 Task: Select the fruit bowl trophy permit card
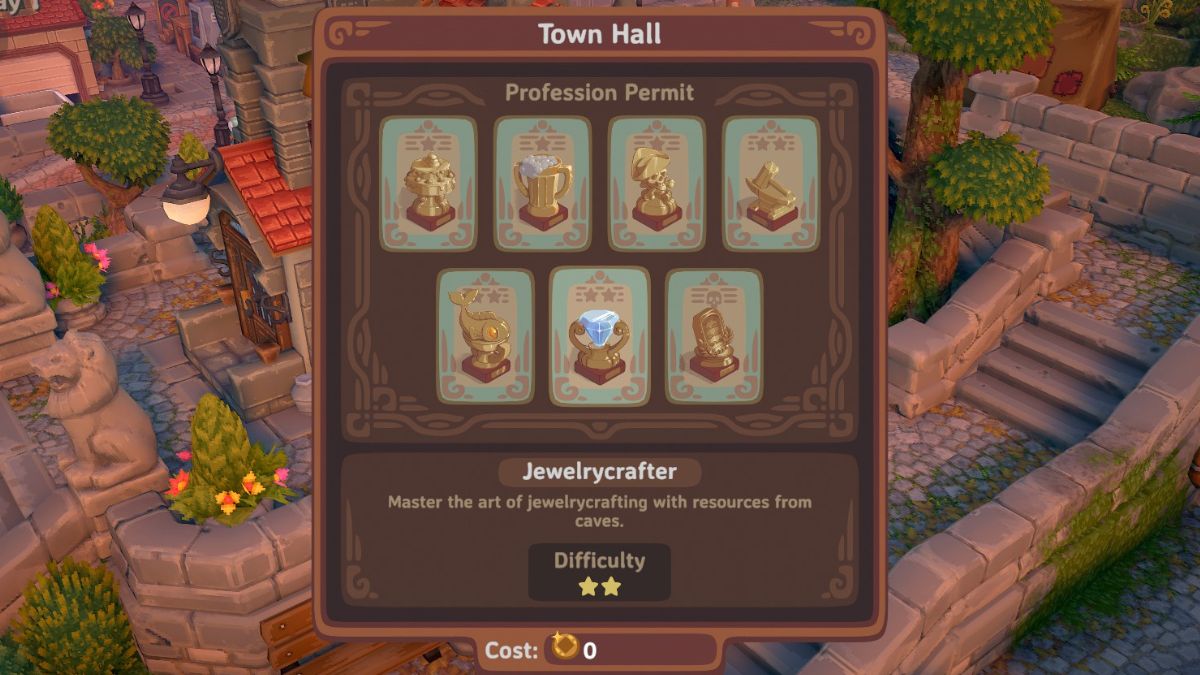pyautogui.click(x=428, y=183)
